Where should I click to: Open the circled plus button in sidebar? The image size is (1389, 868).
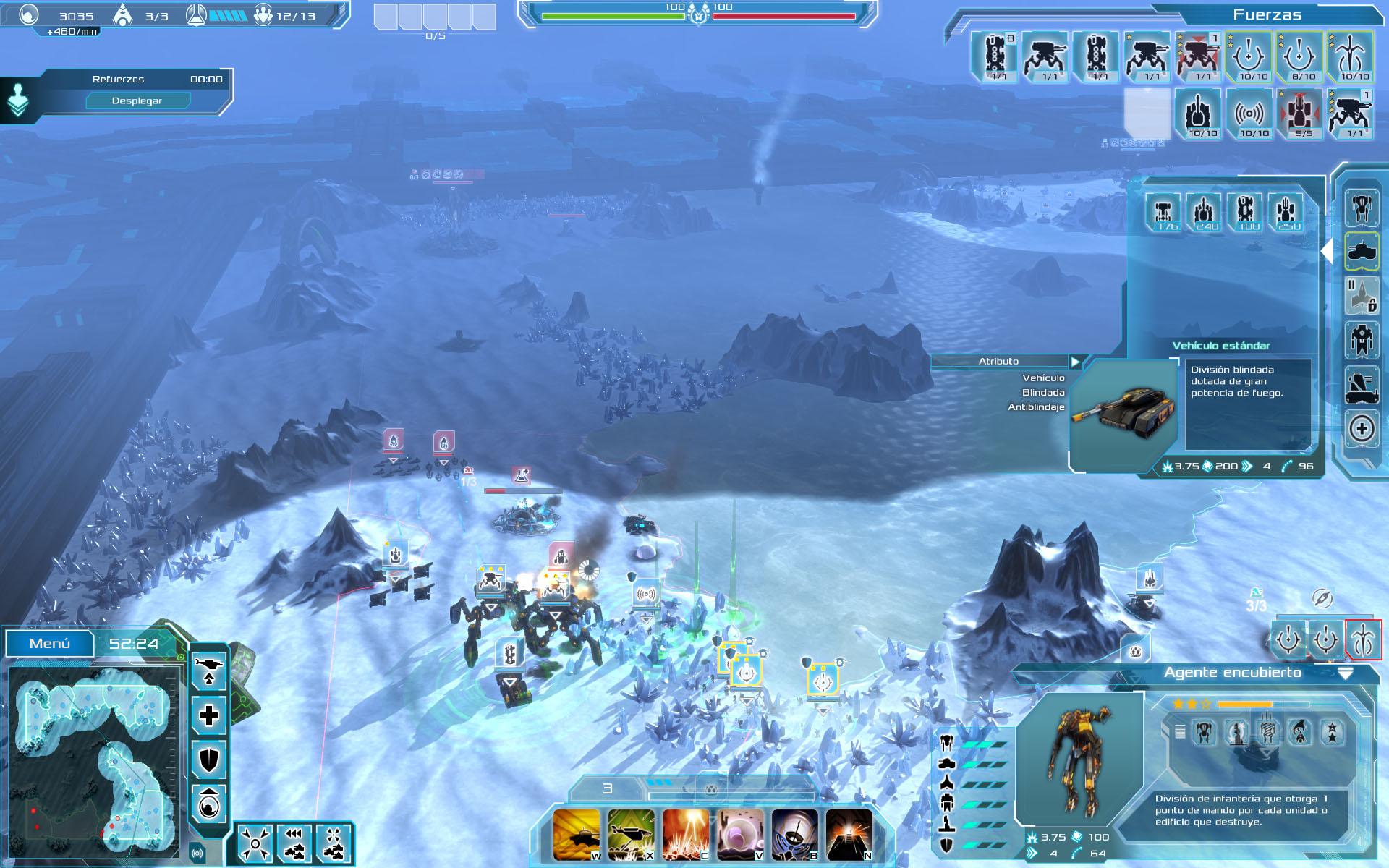point(1362,429)
